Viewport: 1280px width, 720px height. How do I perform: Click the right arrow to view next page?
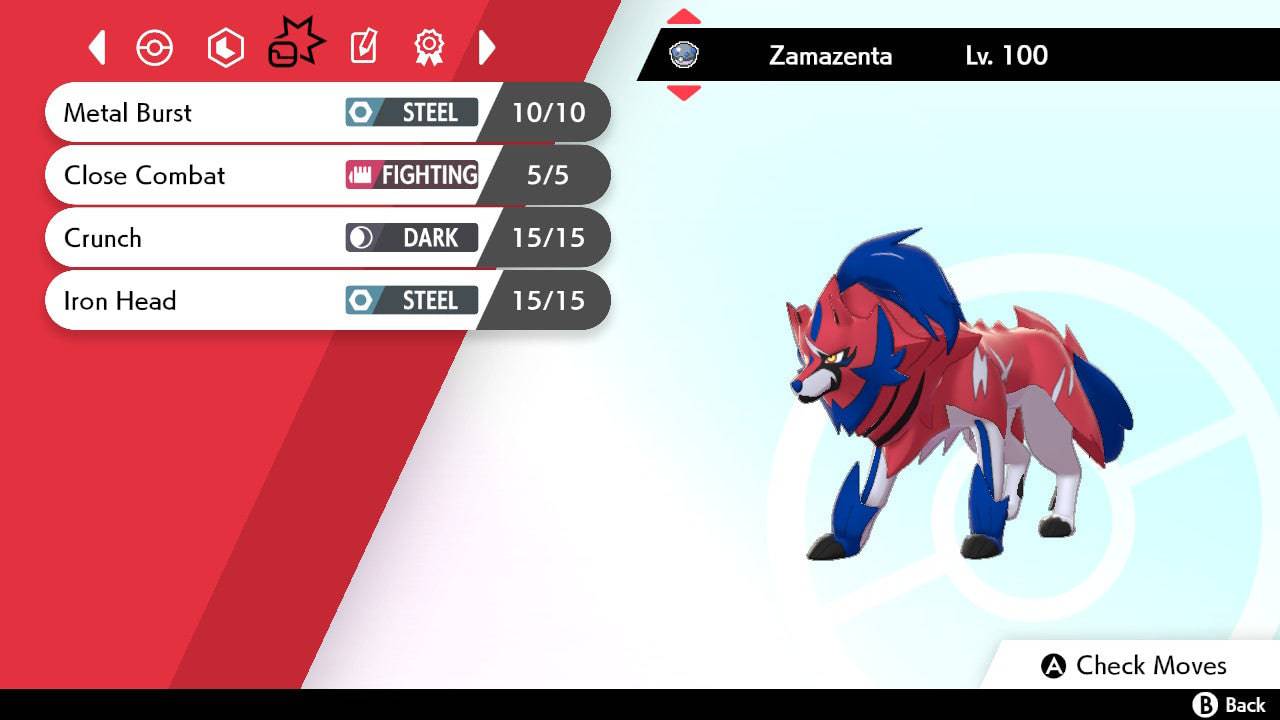pos(488,47)
